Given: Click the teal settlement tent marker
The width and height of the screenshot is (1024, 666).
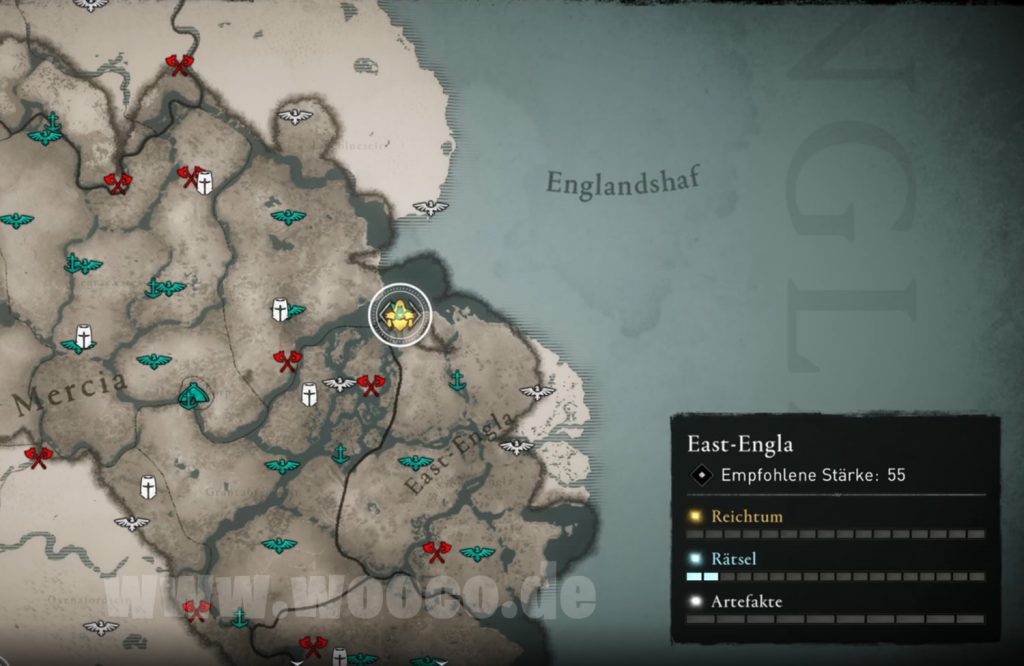Looking at the screenshot, I should coord(194,396).
